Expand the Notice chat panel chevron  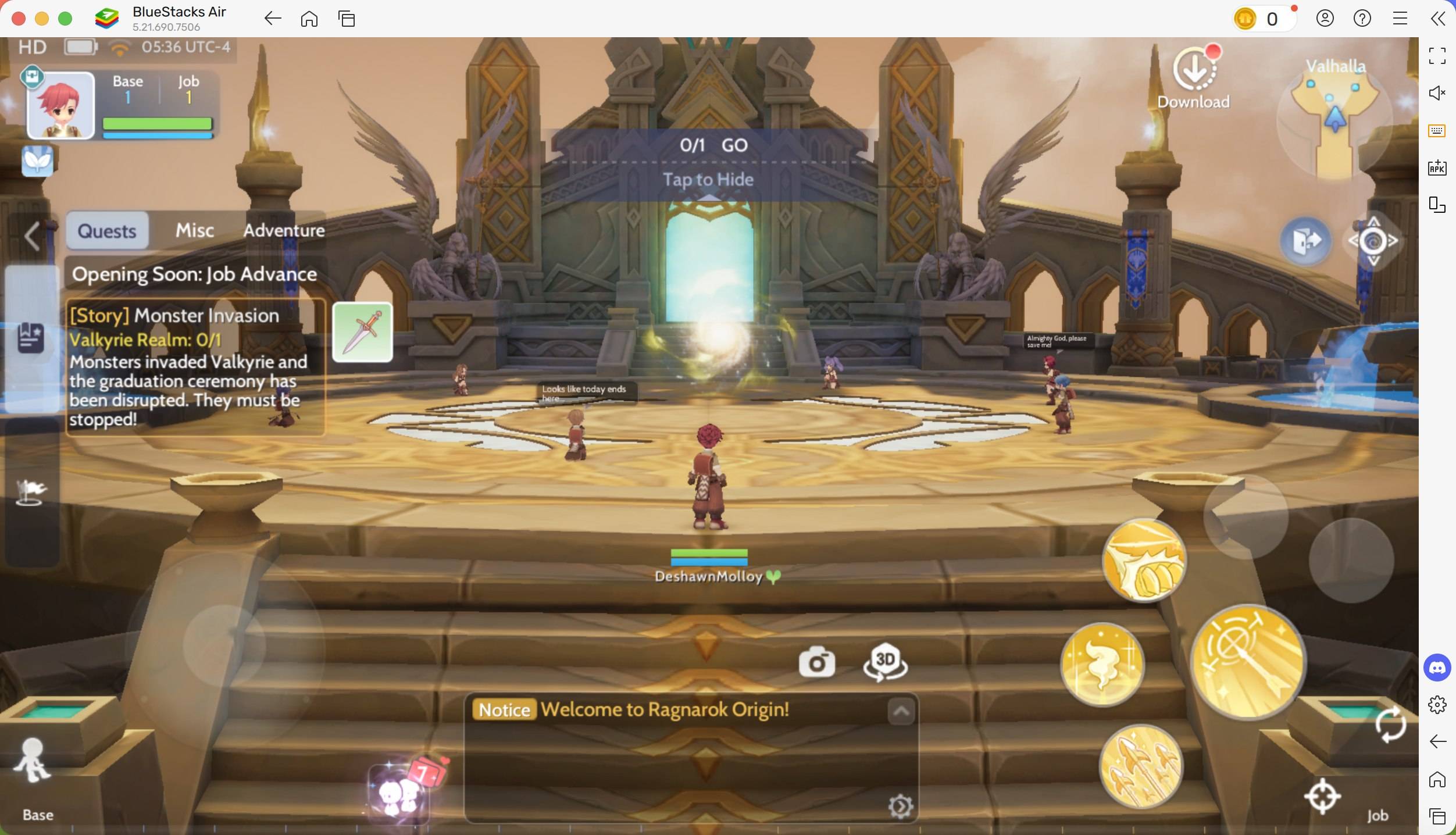point(900,711)
